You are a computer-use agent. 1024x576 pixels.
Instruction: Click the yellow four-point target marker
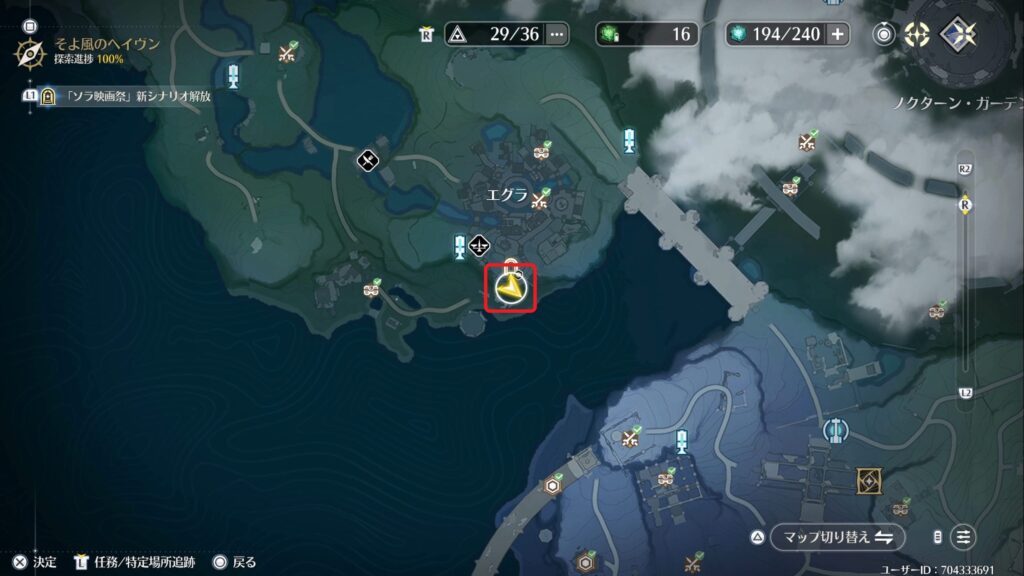(x=917, y=34)
